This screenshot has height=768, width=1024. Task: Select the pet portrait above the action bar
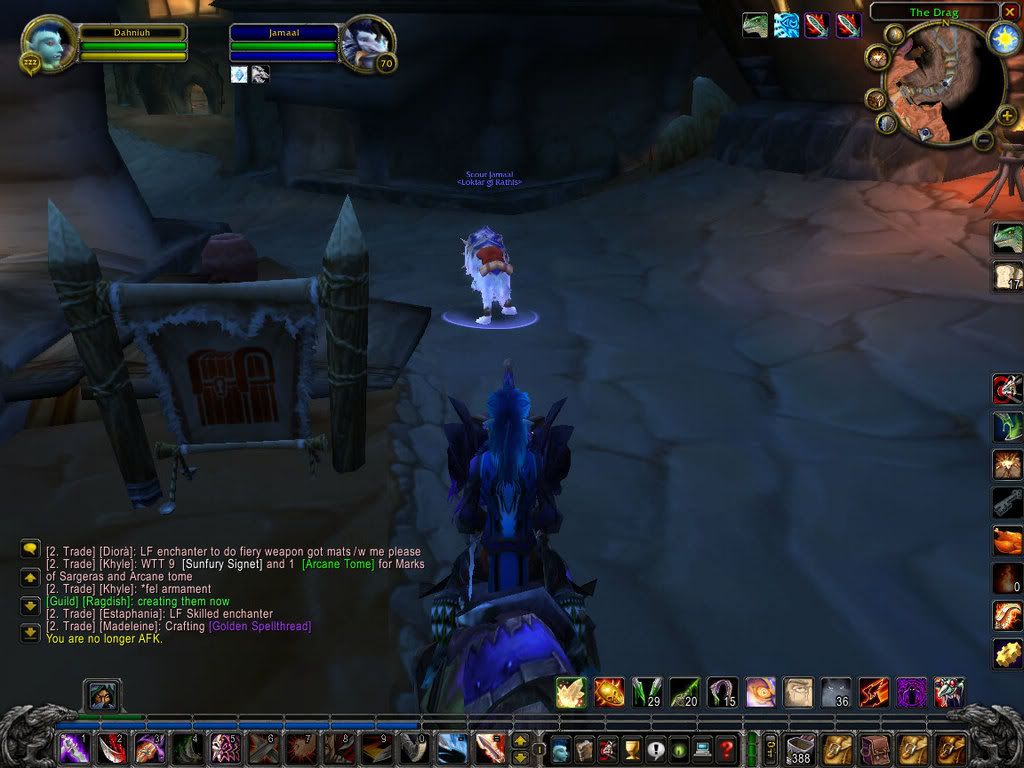(x=103, y=694)
